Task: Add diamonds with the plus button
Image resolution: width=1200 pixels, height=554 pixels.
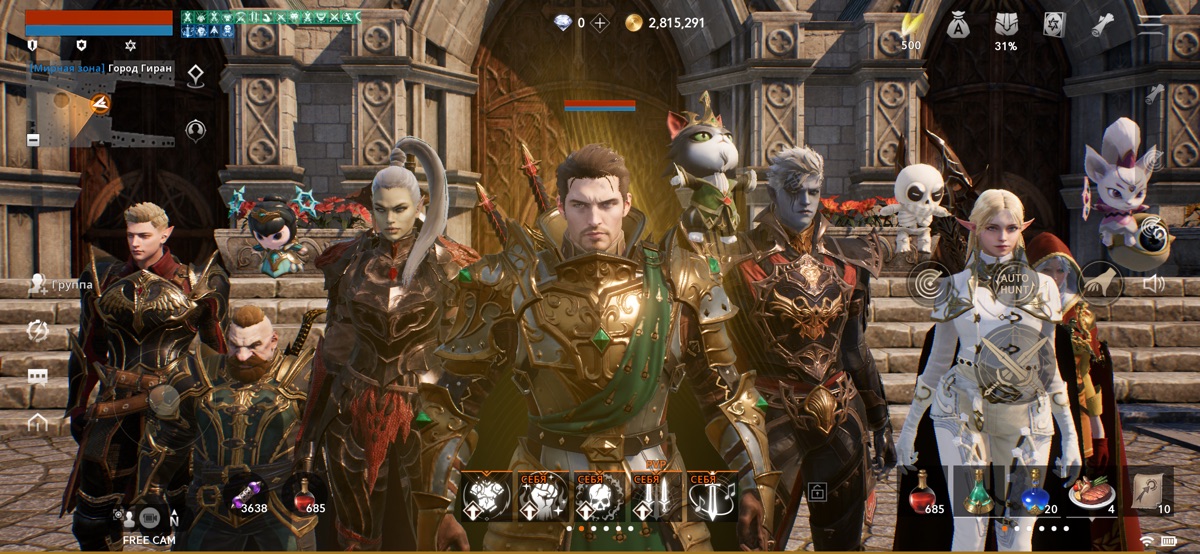Action: point(600,23)
